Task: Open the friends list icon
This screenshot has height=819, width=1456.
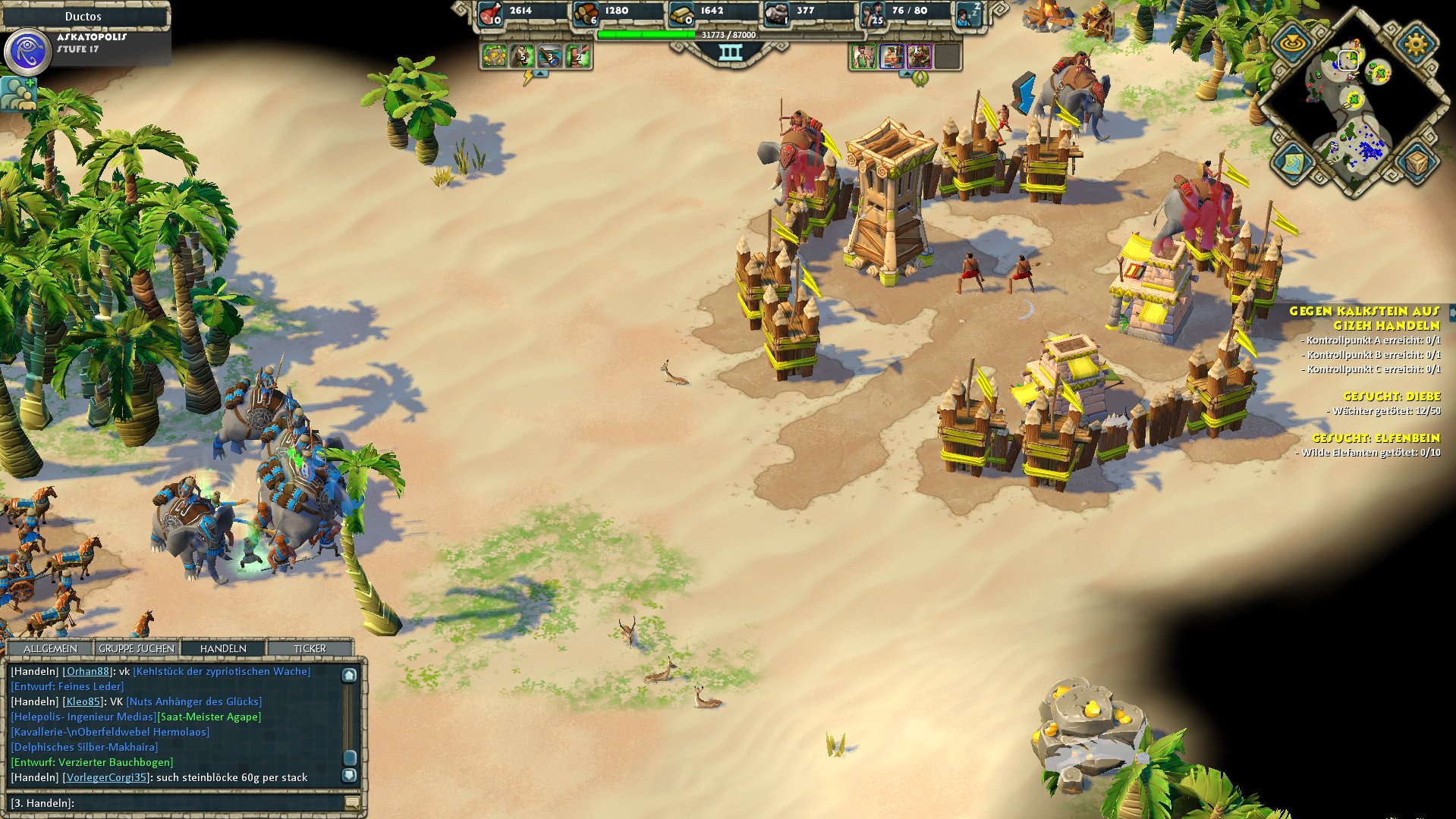Action: tap(18, 94)
